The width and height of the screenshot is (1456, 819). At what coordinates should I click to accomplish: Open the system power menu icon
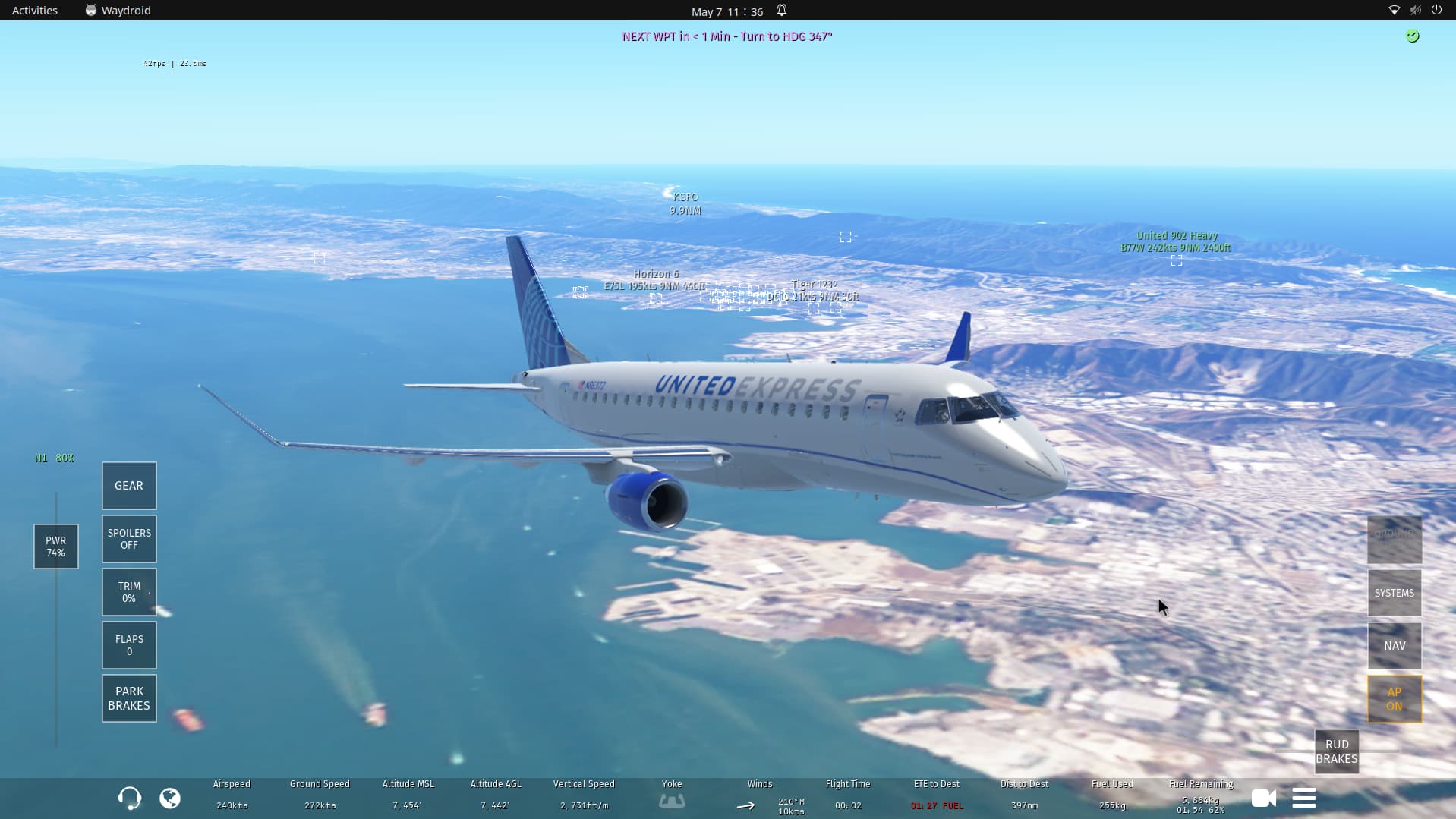(x=1436, y=11)
